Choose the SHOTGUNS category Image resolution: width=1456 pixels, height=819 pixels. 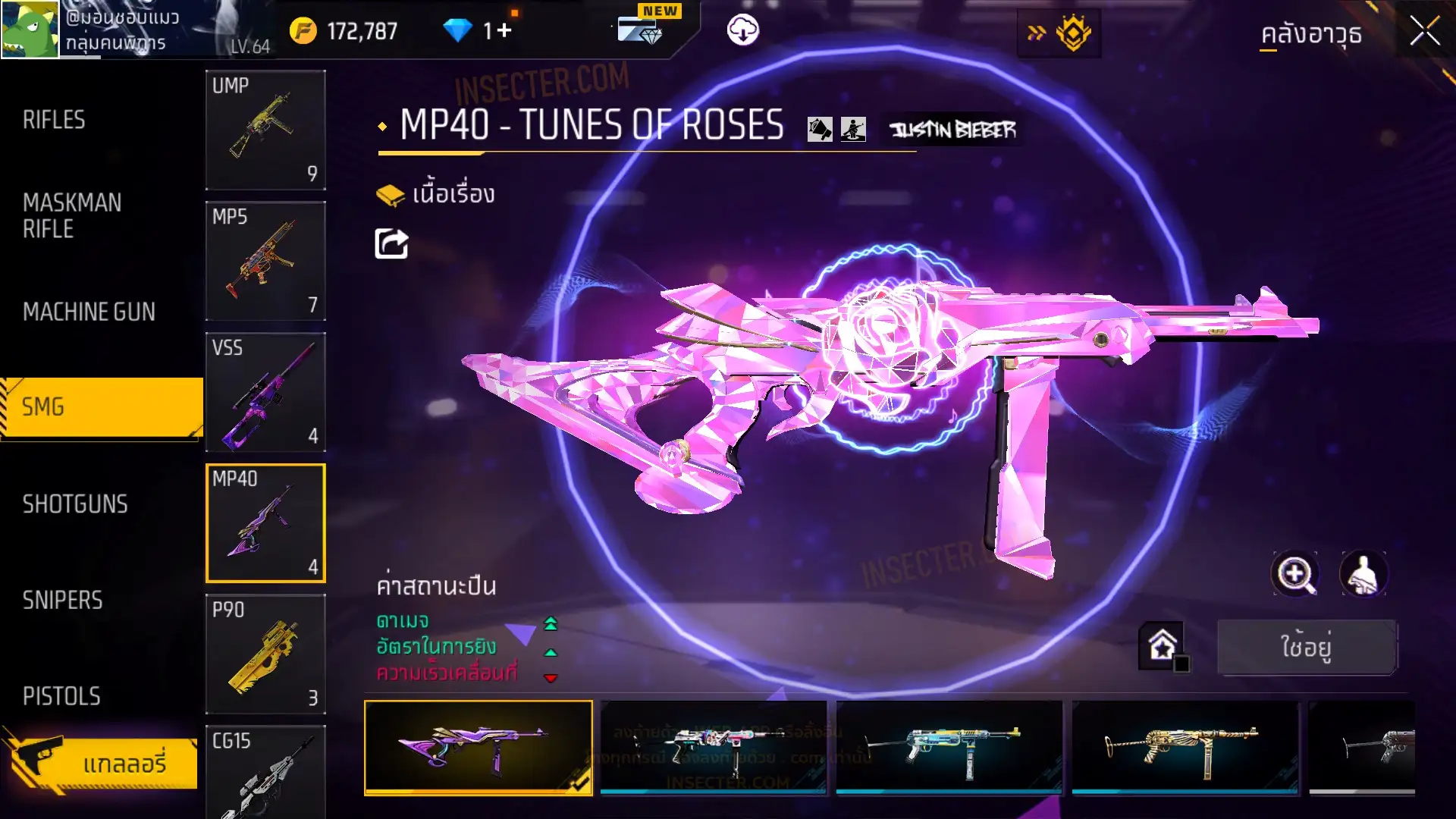click(75, 504)
